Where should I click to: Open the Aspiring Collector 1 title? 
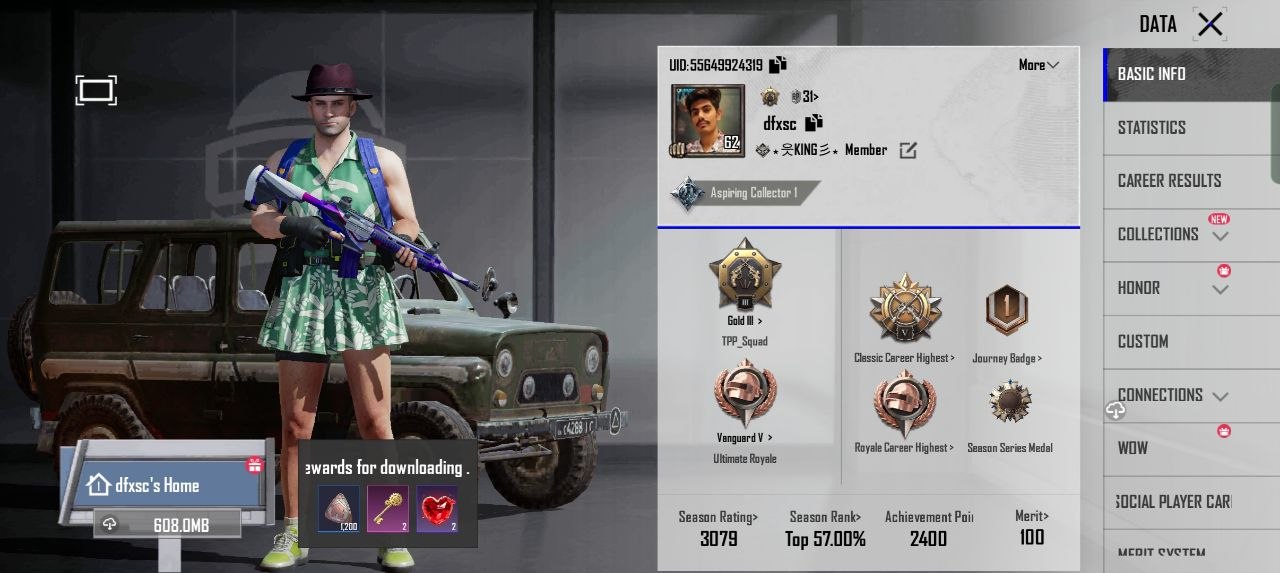click(745, 193)
